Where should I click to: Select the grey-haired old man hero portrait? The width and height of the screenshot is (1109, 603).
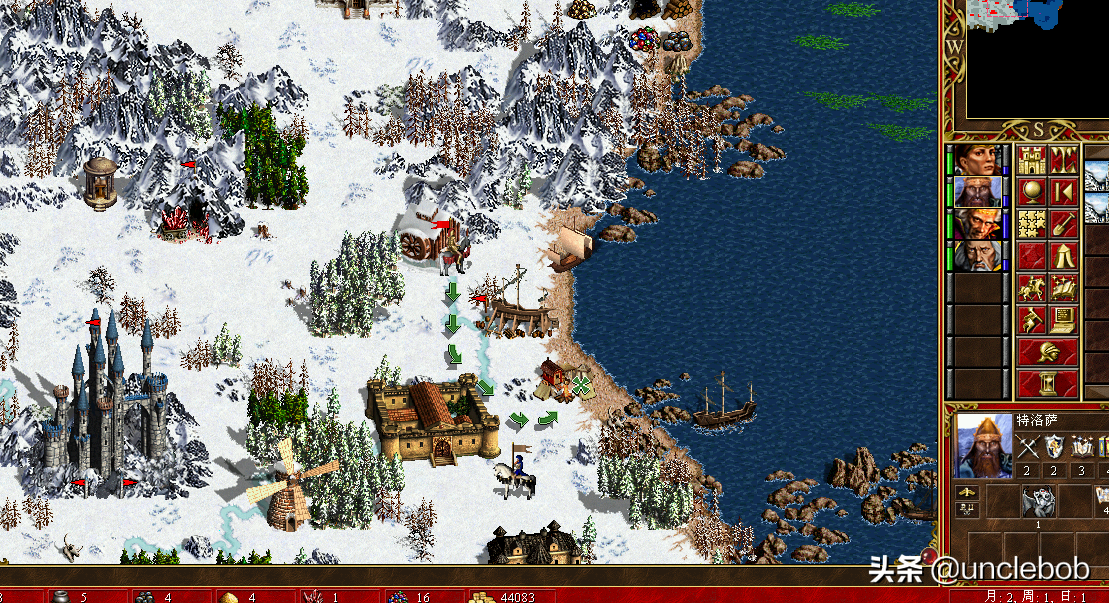point(980,255)
